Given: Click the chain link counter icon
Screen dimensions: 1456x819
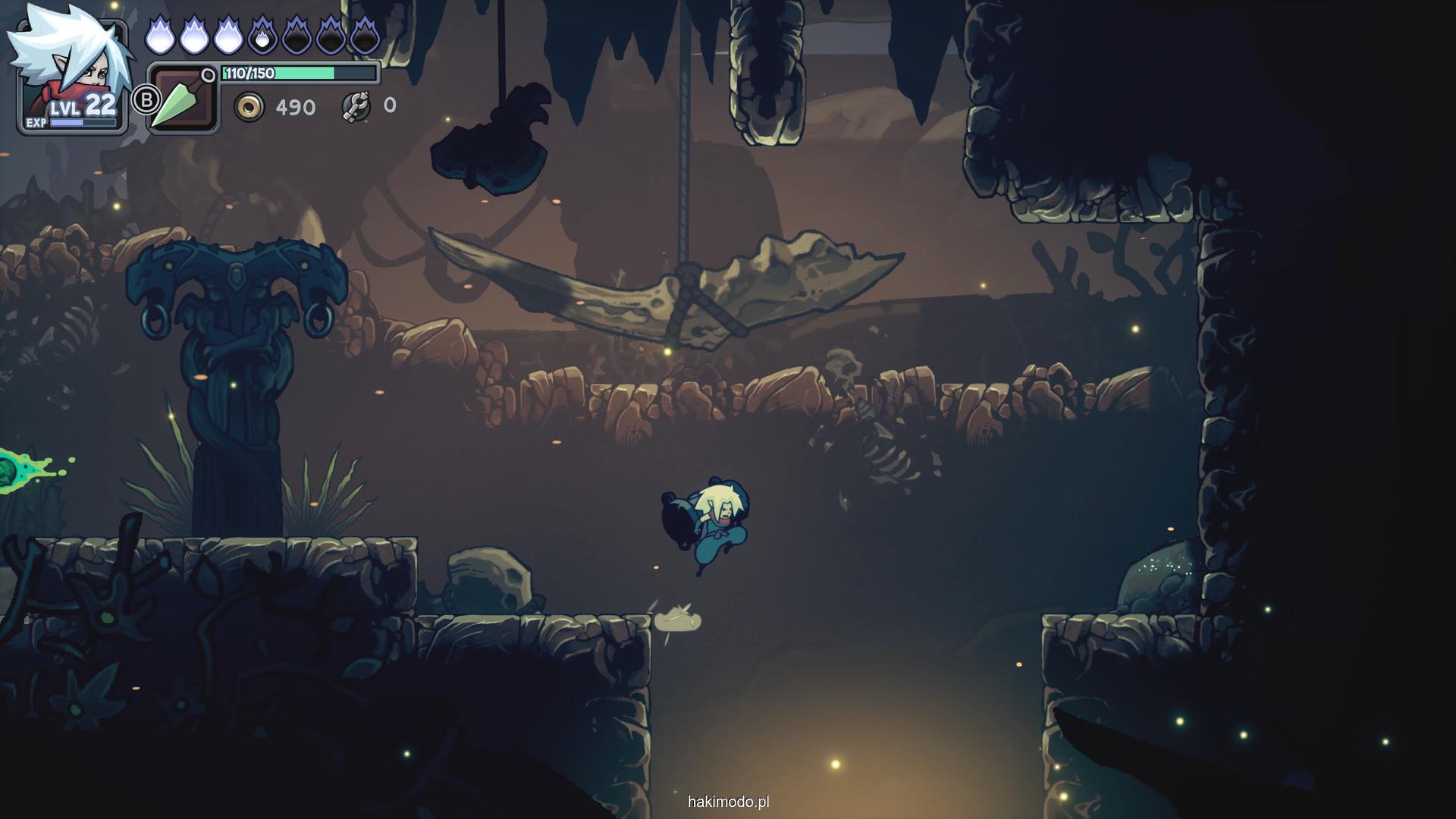Looking at the screenshot, I should coord(355,107).
